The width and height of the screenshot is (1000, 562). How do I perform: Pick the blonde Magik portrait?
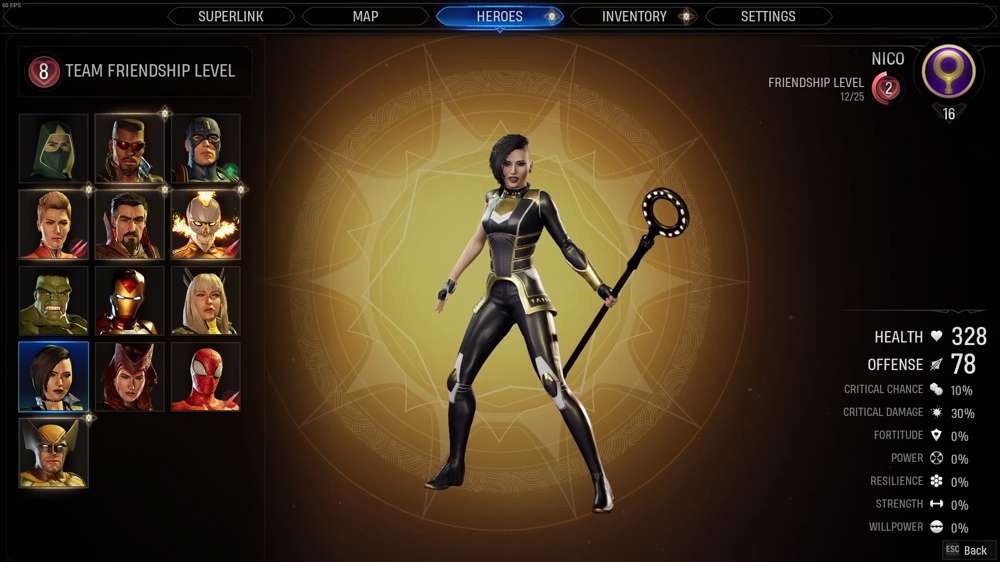click(206, 301)
